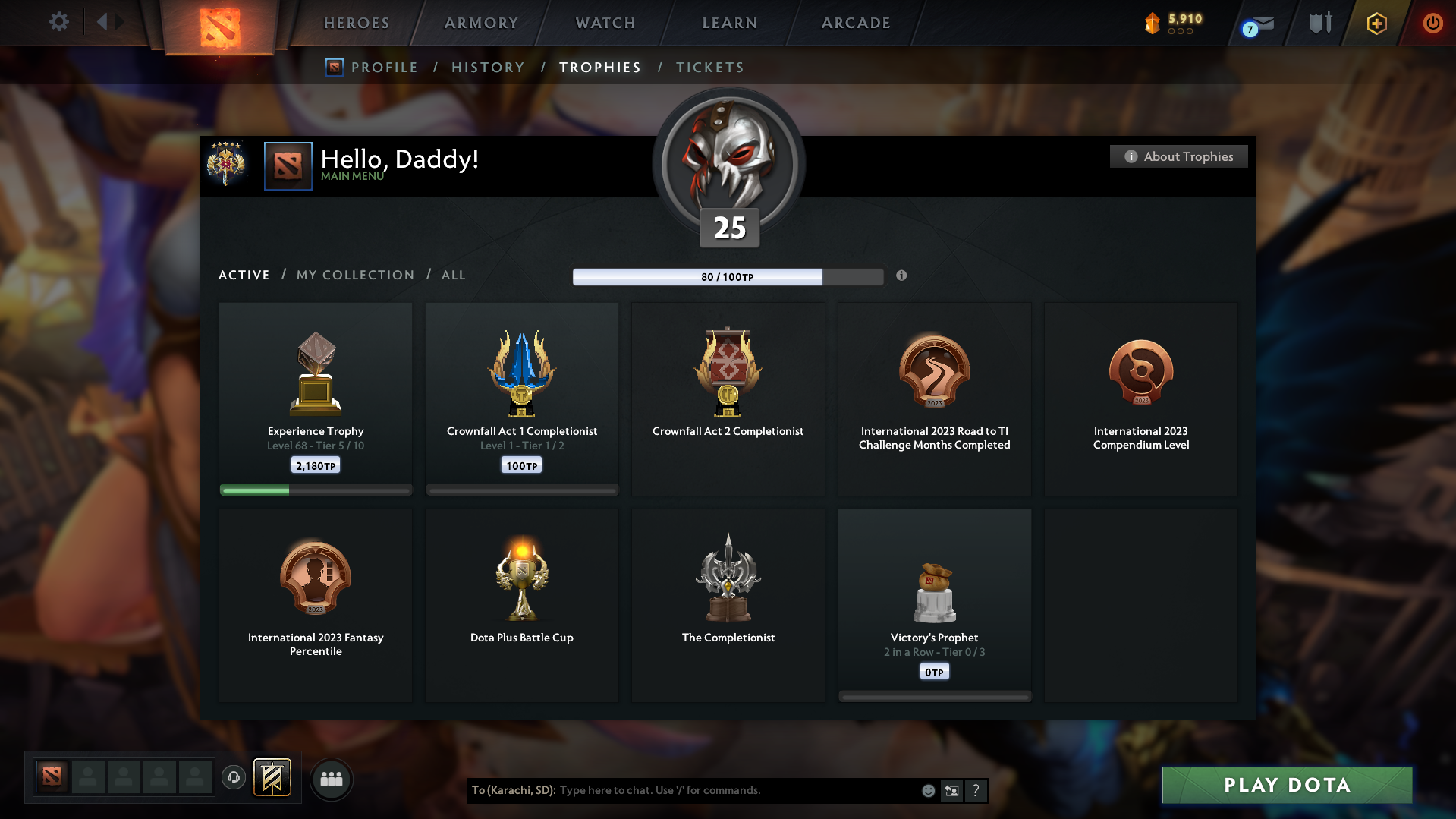
Task: Click the About Trophies button
Action: point(1178,156)
